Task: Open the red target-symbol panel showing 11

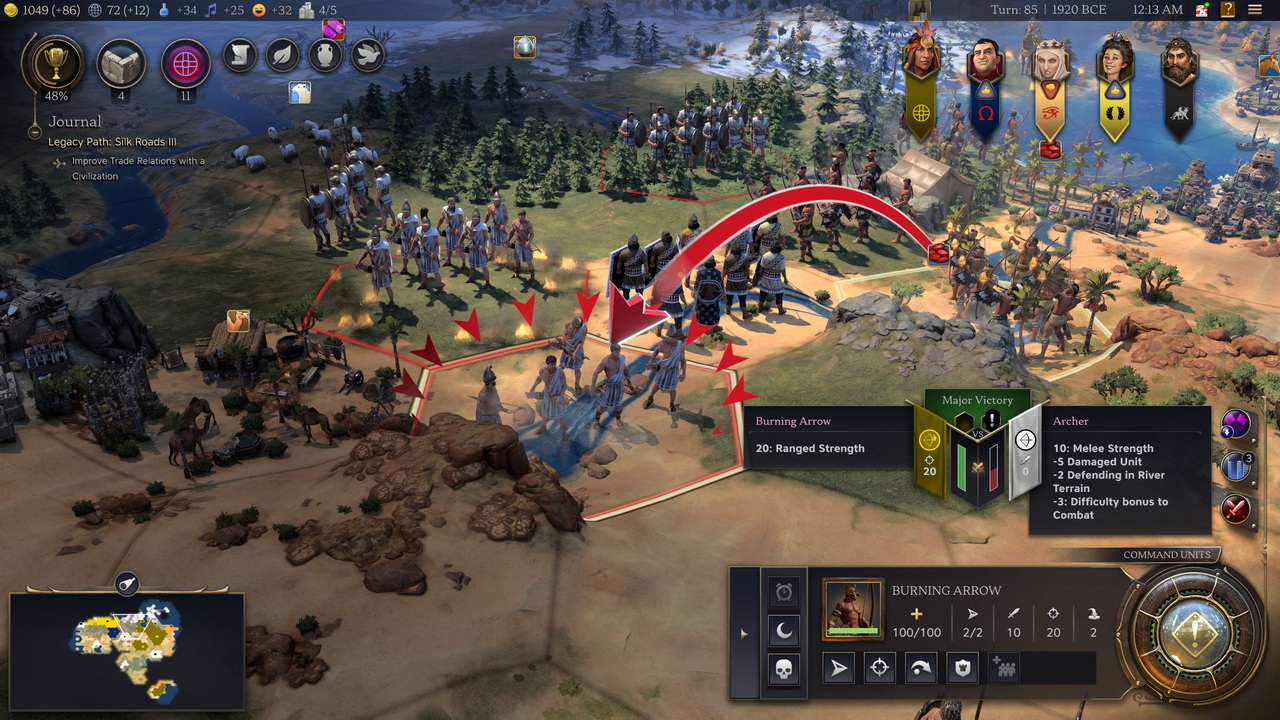Action: (x=185, y=63)
